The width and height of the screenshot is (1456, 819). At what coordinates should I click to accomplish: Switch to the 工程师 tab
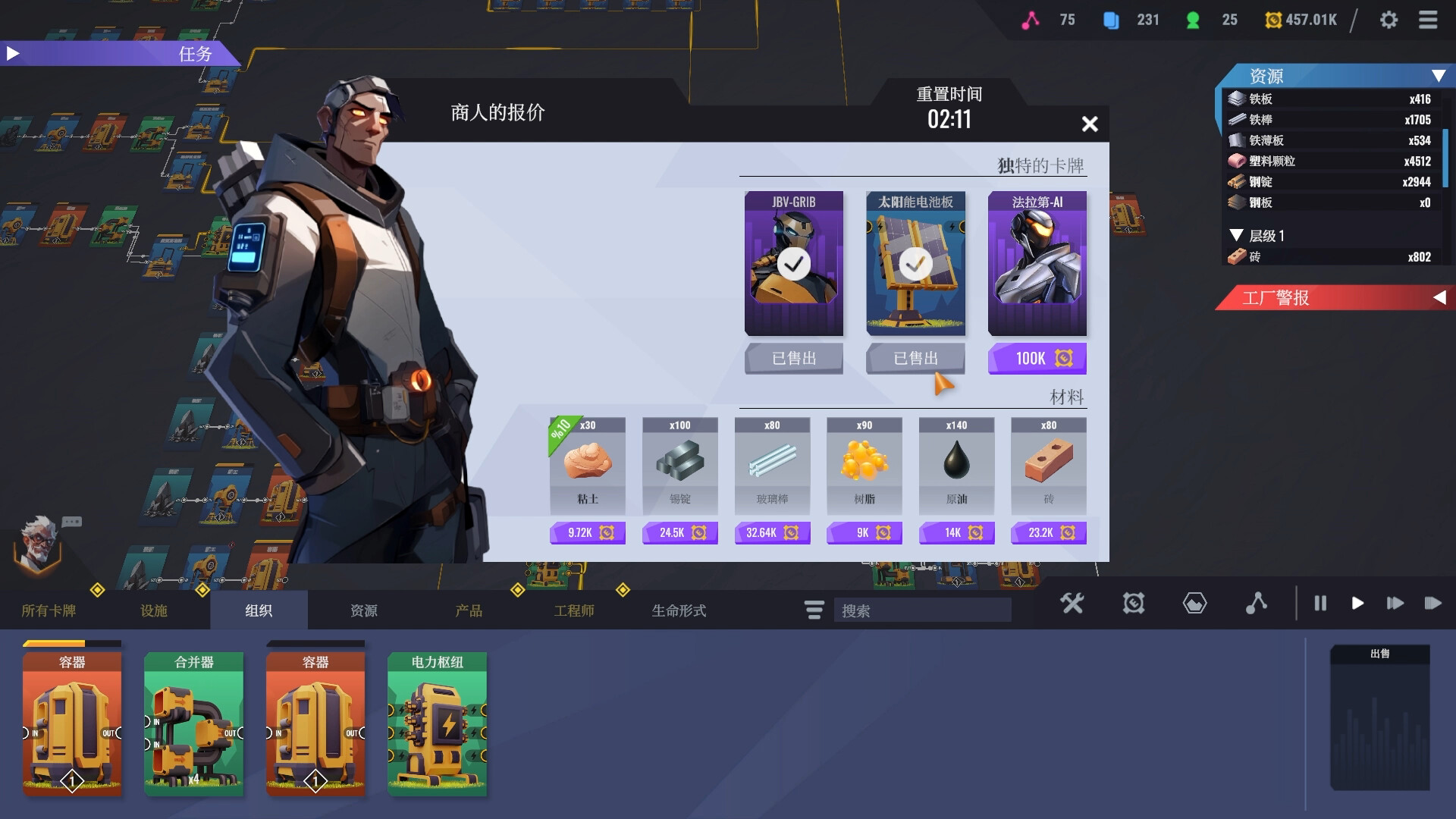pos(575,610)
